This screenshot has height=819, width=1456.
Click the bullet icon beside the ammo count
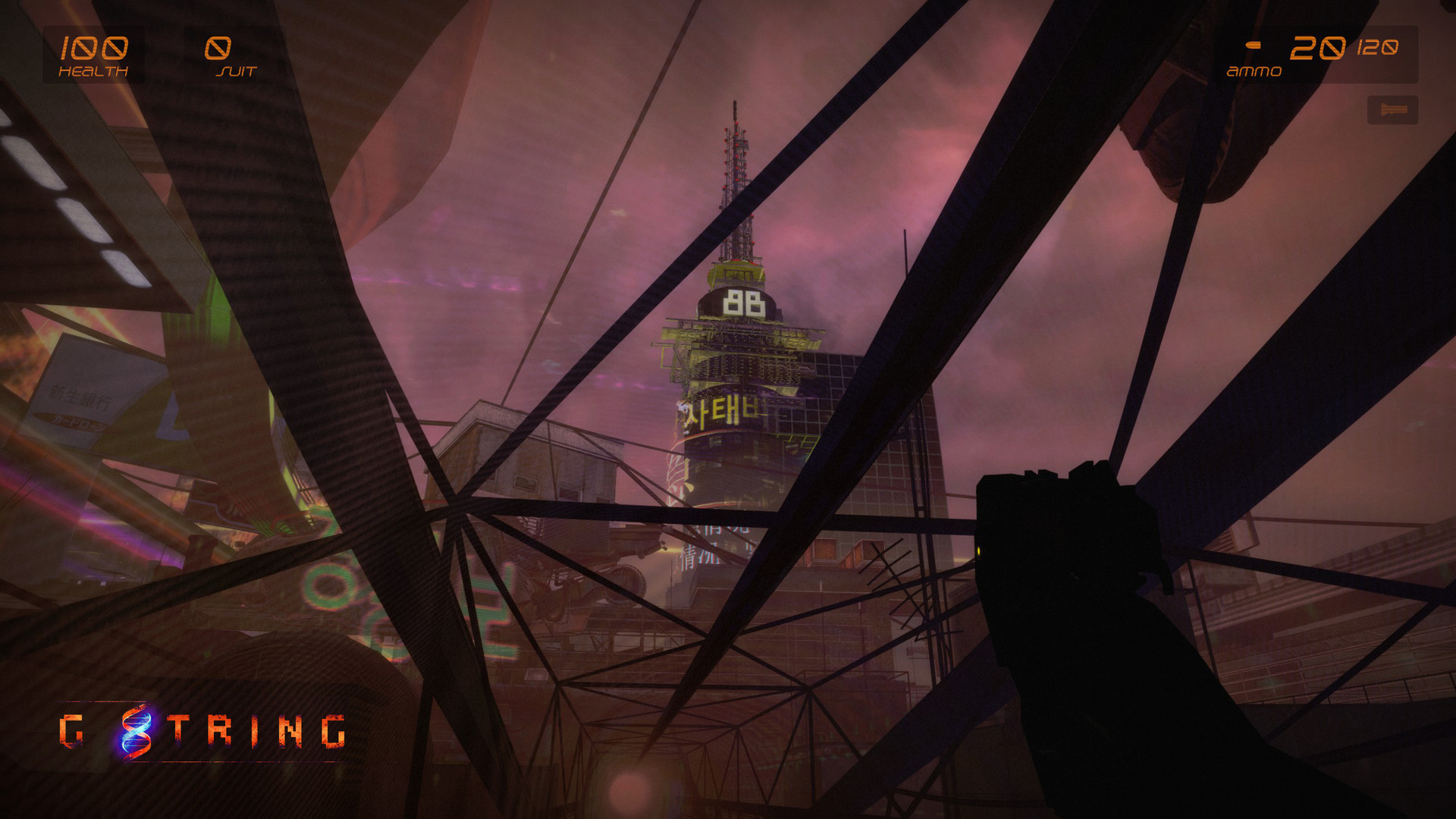pyautogui.click(x=1253, y=45)
